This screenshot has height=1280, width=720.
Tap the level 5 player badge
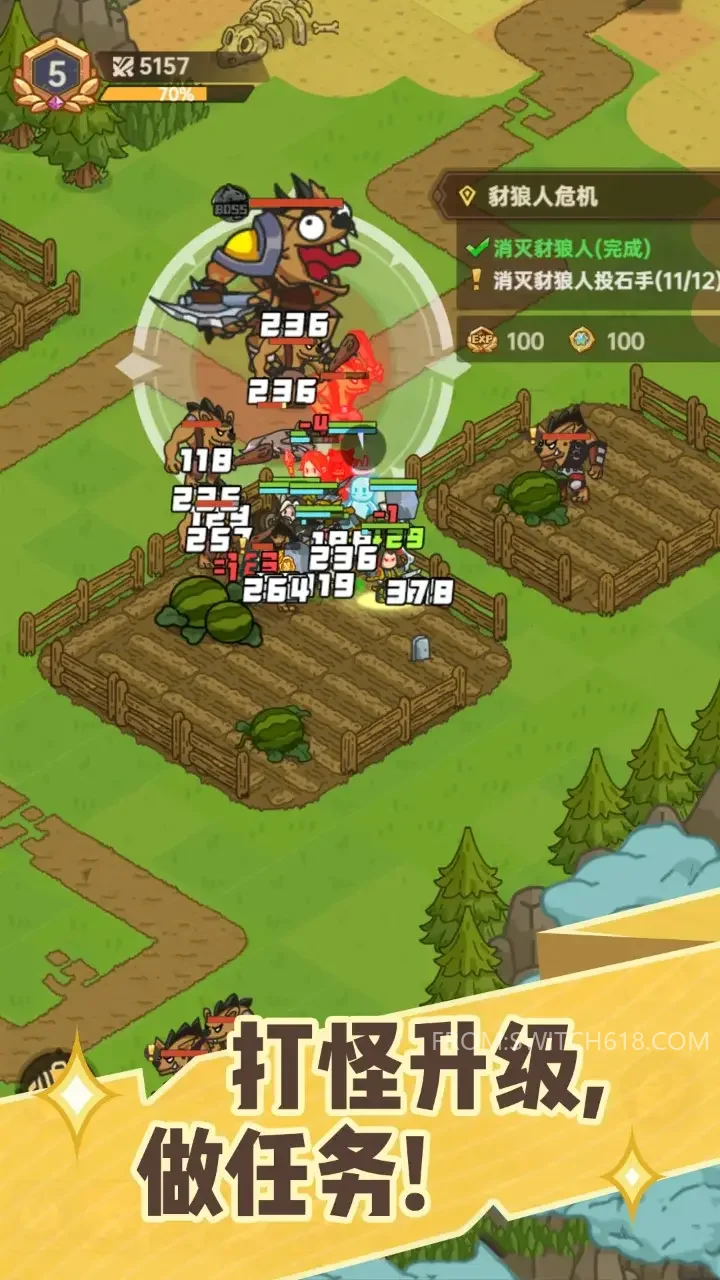tap(57, 75)
